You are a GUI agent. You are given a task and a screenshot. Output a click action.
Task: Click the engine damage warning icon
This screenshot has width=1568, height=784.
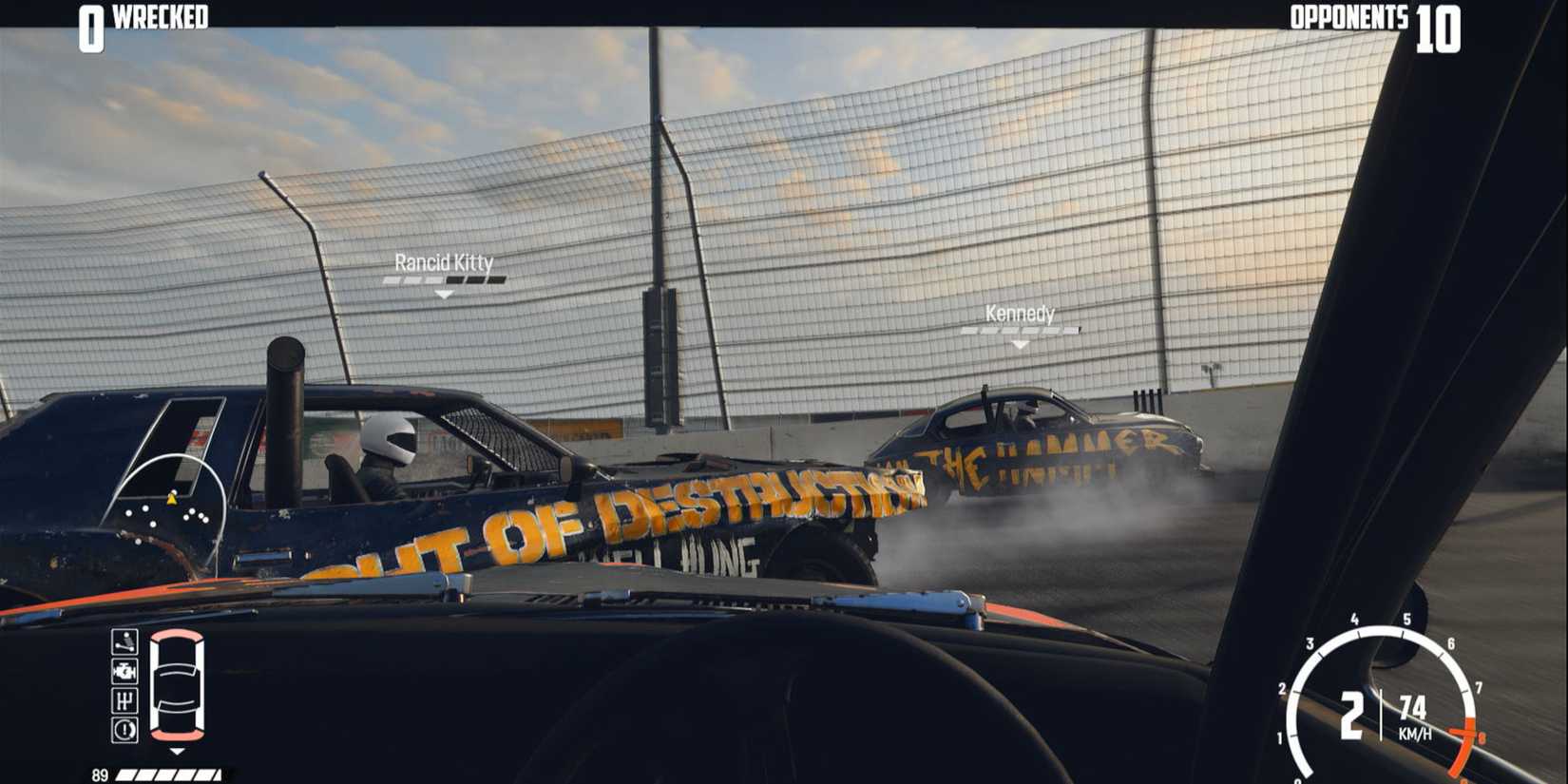(124, 672)
